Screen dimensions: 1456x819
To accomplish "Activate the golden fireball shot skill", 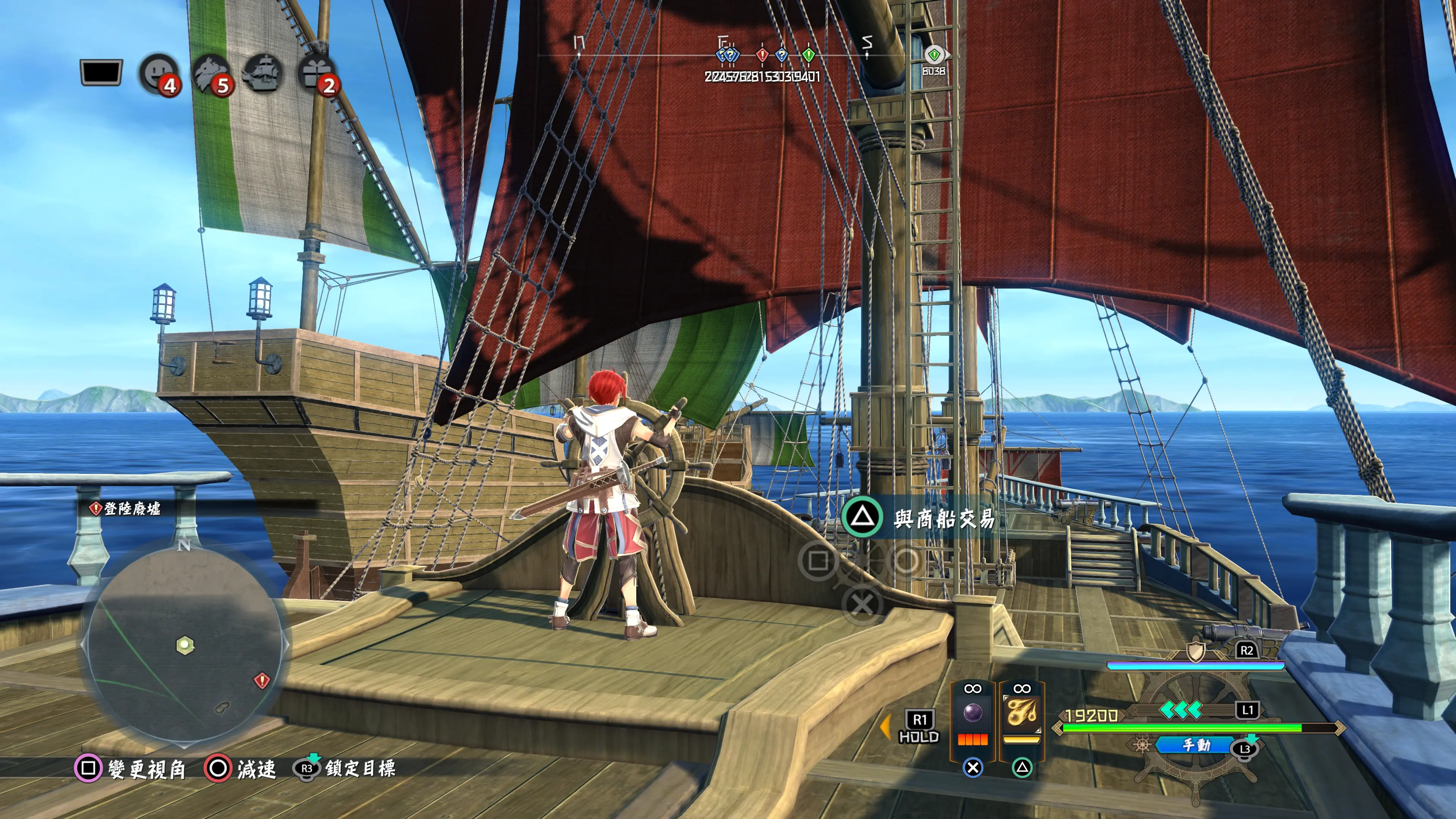I will pos(1021,713).
